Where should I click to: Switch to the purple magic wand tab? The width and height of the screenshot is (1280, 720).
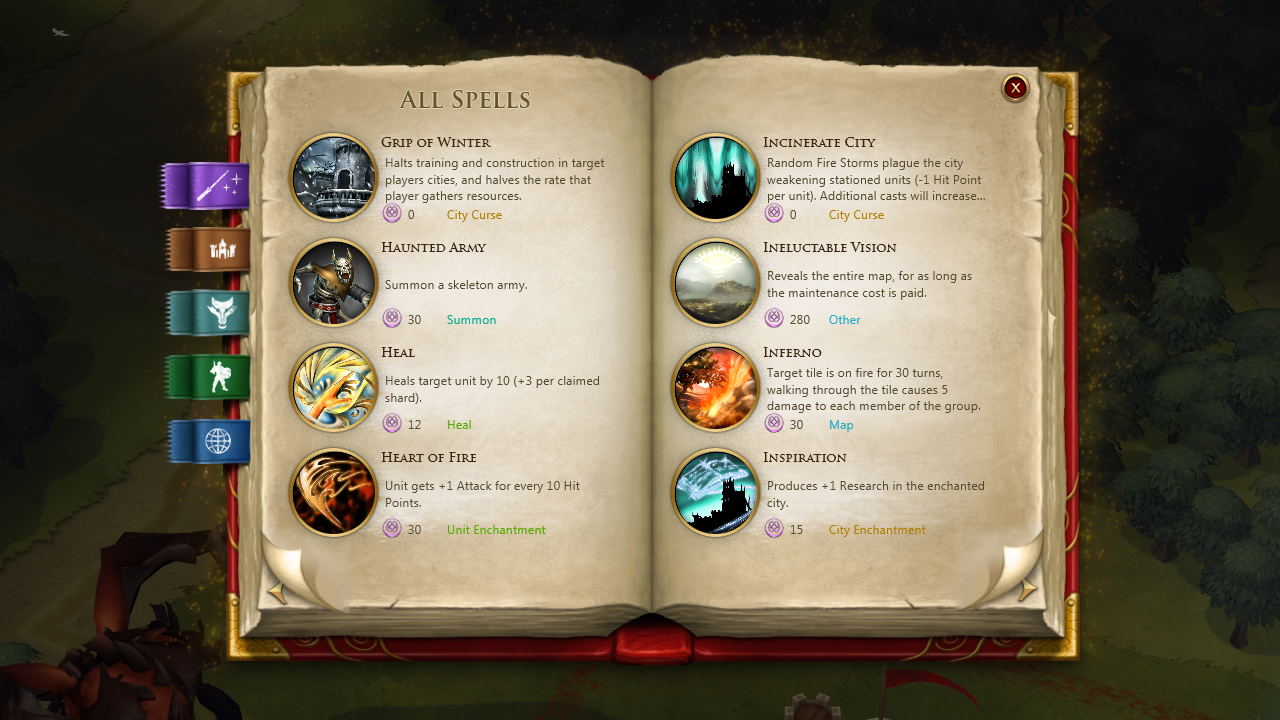[x=208, y=186]
